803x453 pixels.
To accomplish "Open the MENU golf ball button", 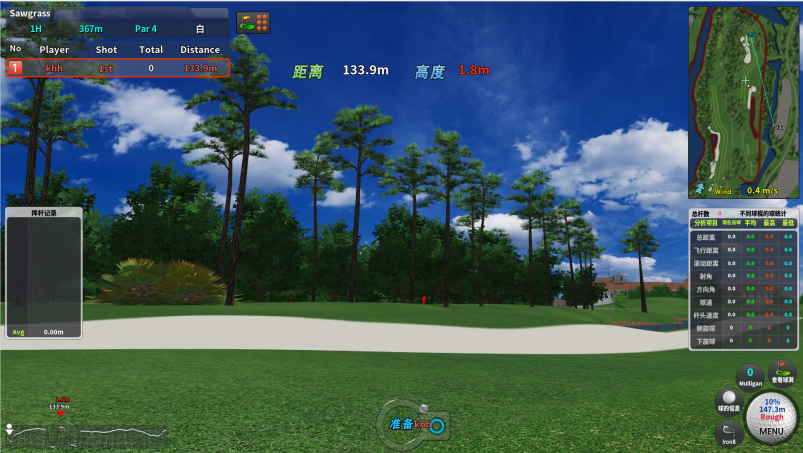I will [x=771, y=417].
